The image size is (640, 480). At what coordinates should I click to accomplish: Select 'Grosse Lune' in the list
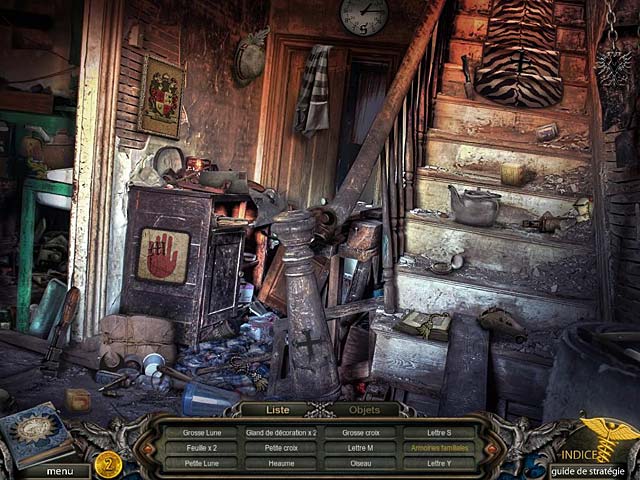click(201, 433)
